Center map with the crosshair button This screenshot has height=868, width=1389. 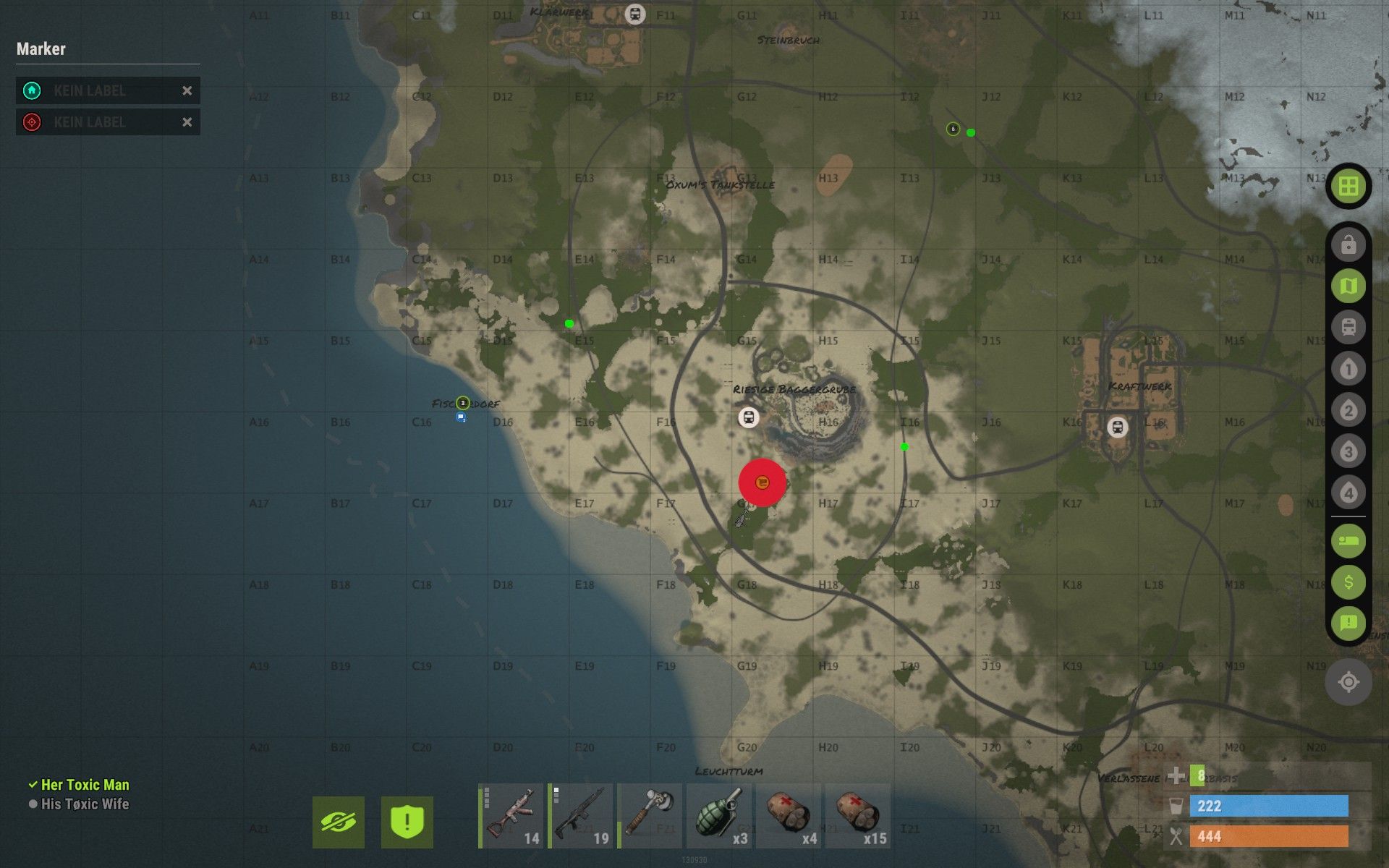[x=1348, y=682]
